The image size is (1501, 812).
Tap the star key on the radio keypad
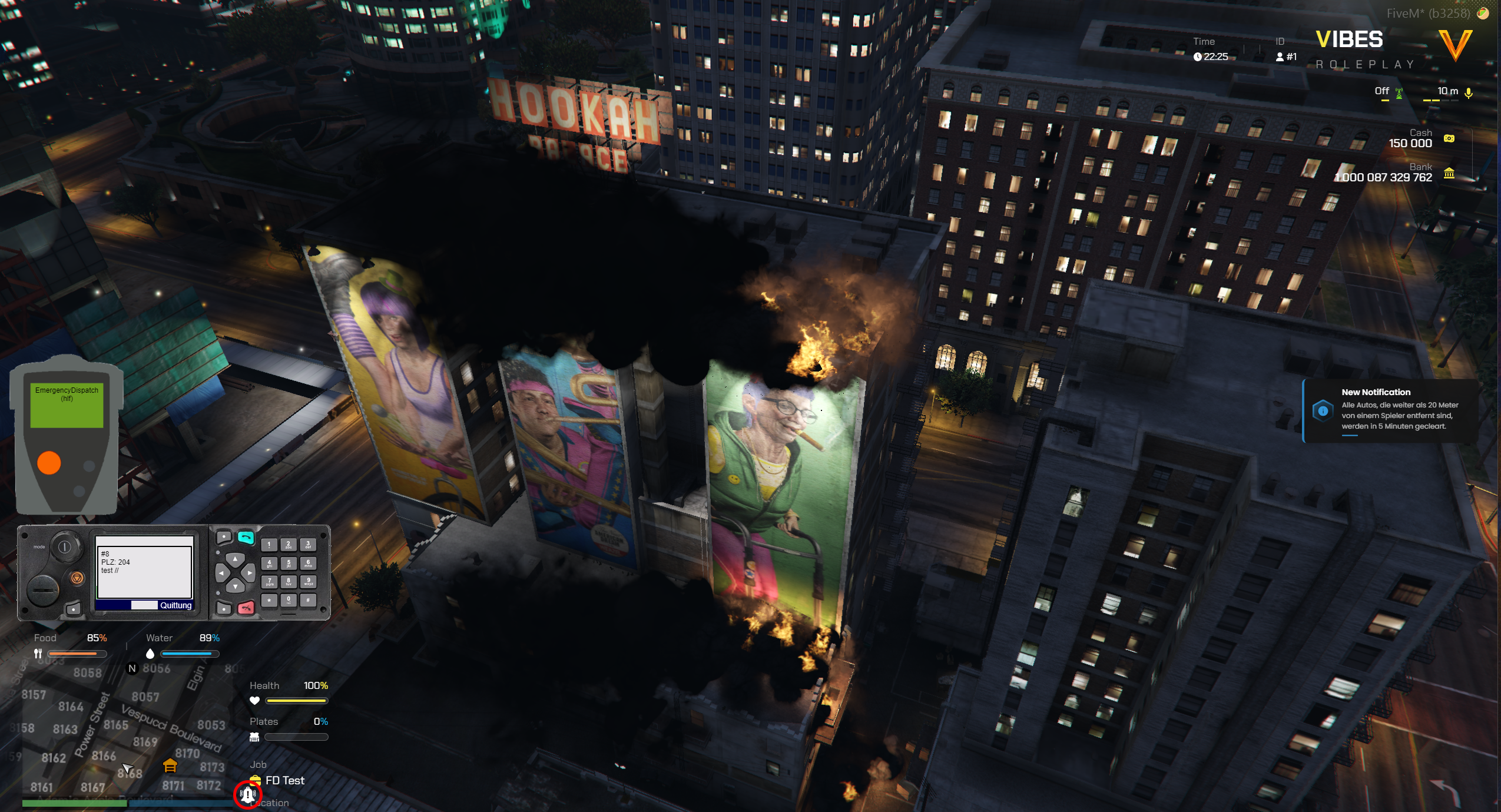point(269,600)
